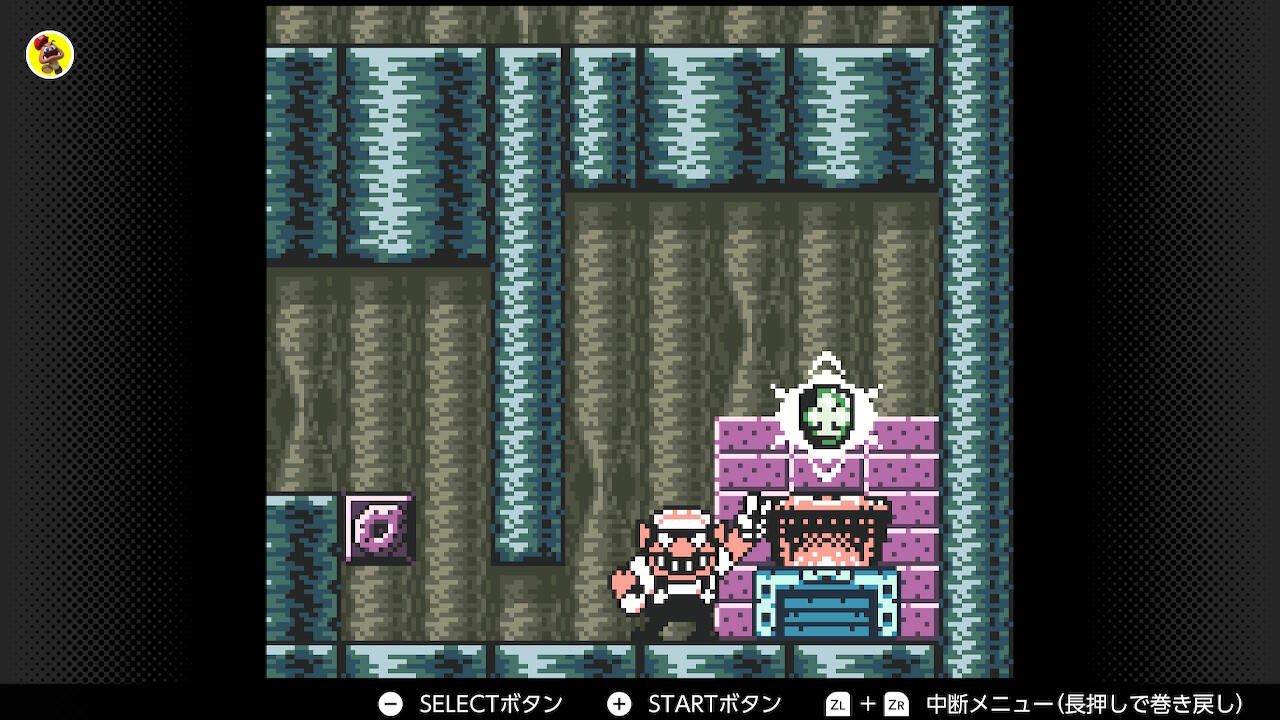Click the minus SELECT button icon
Screen dimensions: 1280x720
tap(389, 702)
